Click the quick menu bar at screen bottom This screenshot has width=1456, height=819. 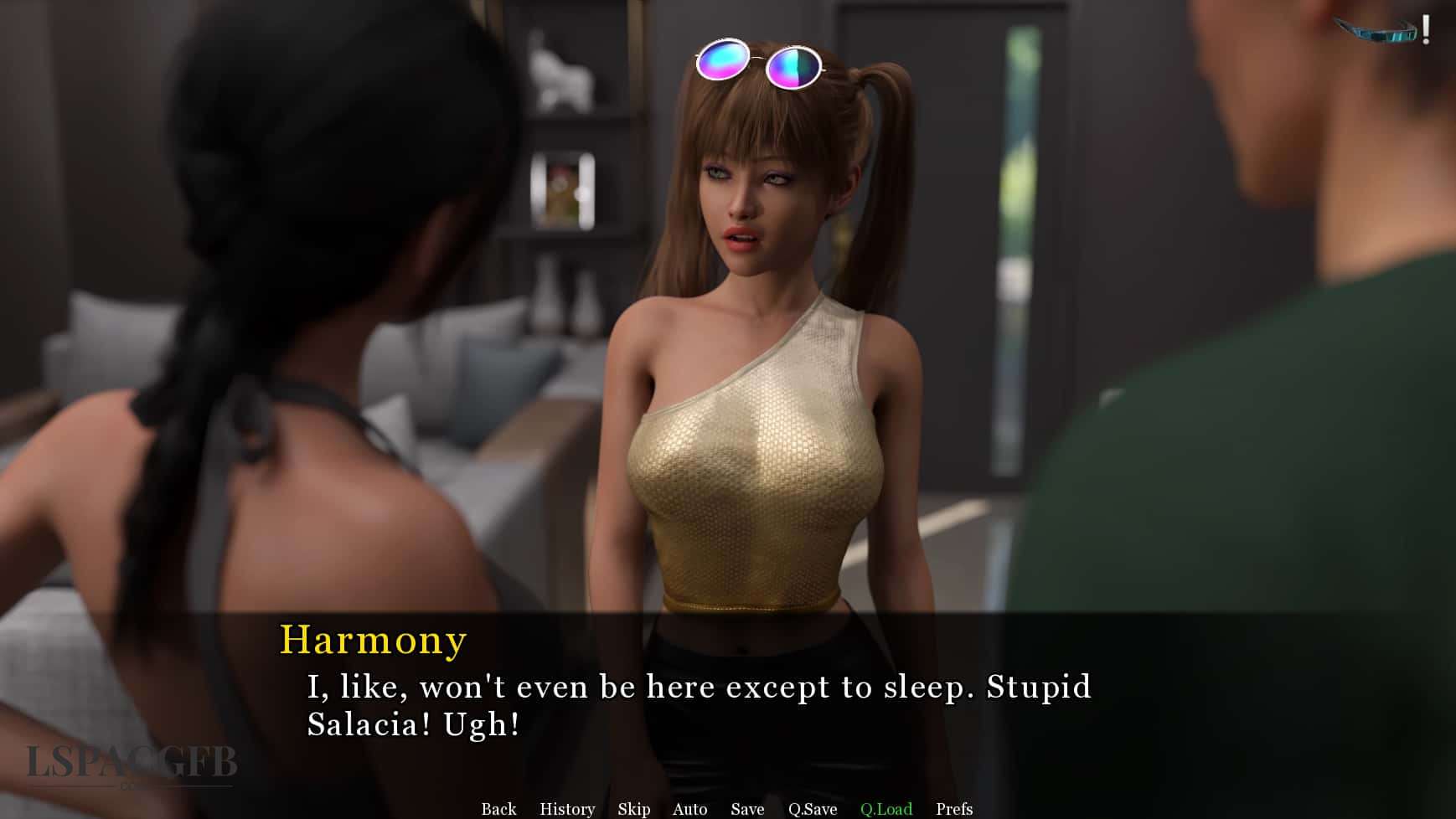729,809
